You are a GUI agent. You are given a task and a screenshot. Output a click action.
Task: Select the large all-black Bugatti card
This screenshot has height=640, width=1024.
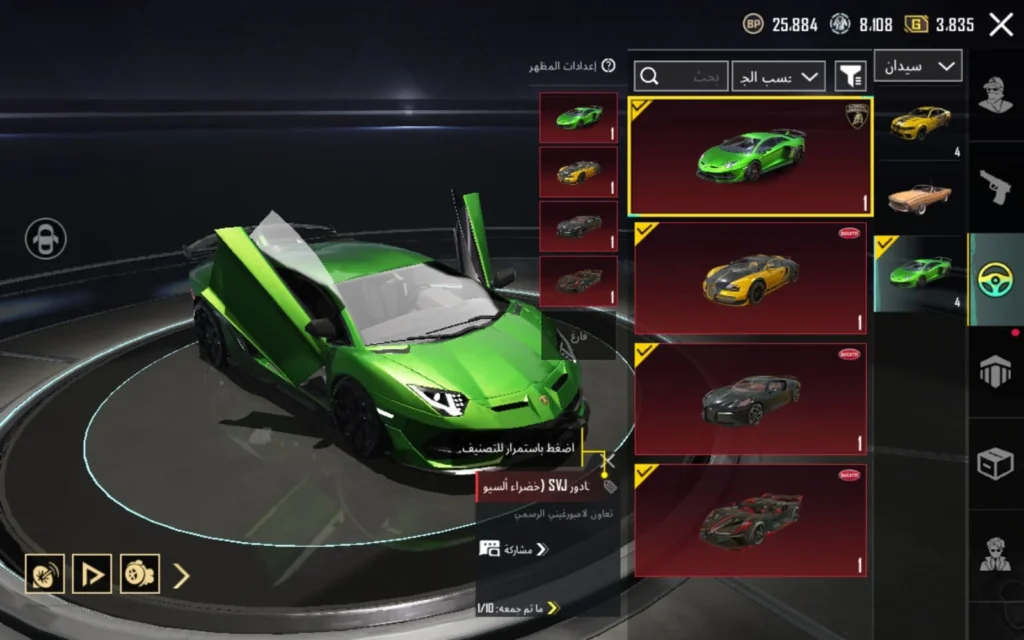[x=750, y=400]
